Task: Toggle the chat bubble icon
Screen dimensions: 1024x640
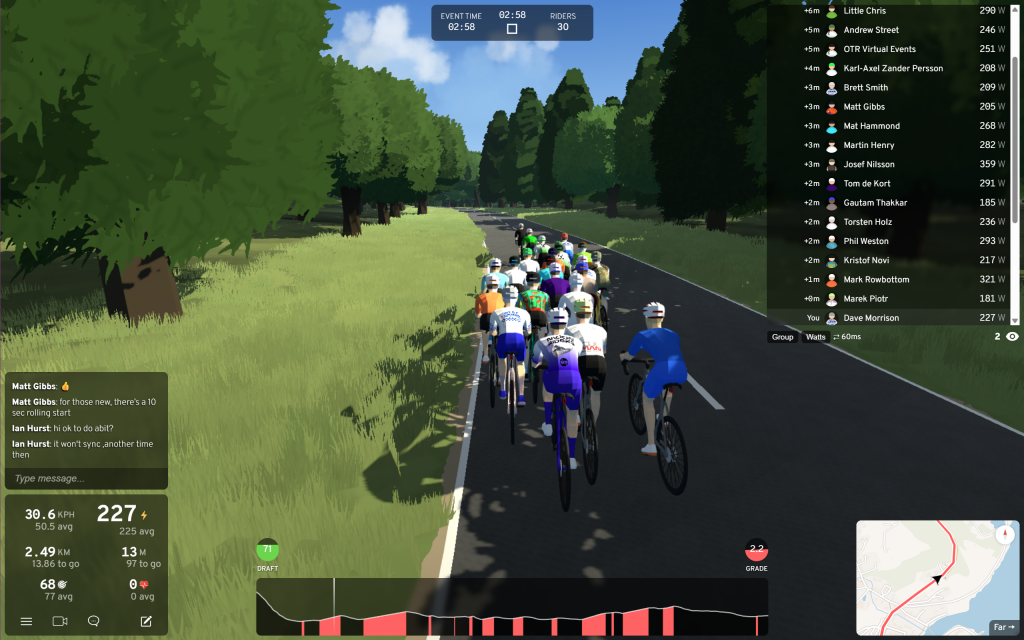Action: 94,621
